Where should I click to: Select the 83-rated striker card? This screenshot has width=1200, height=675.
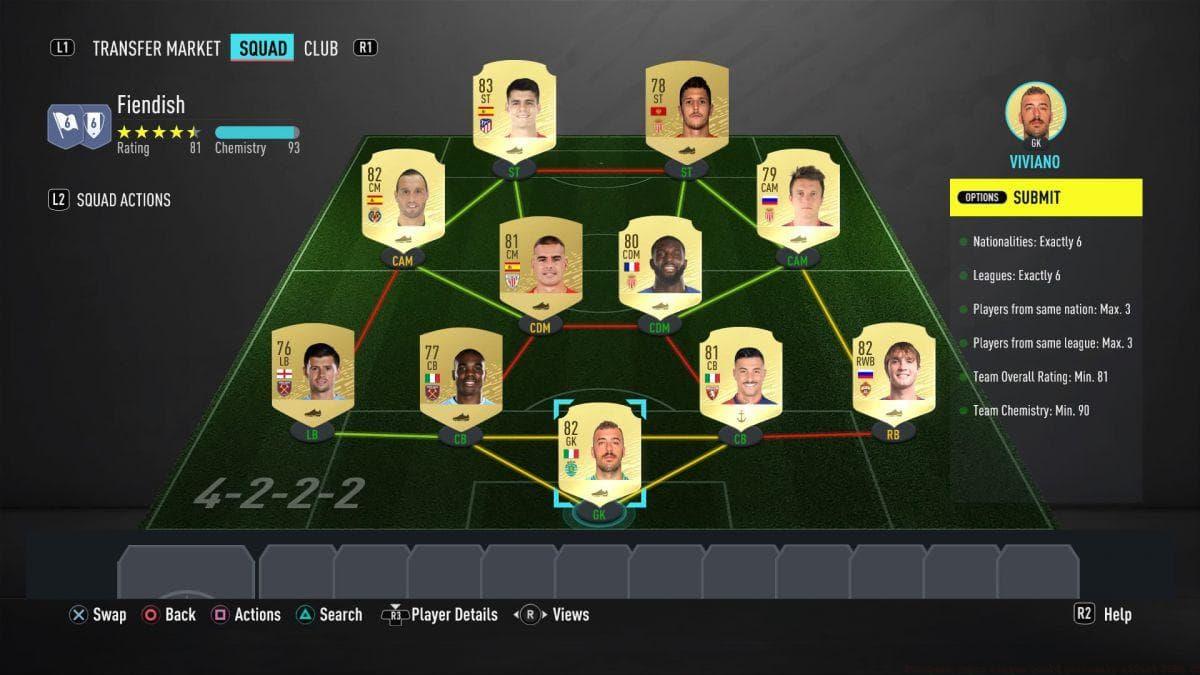point(514,112)
